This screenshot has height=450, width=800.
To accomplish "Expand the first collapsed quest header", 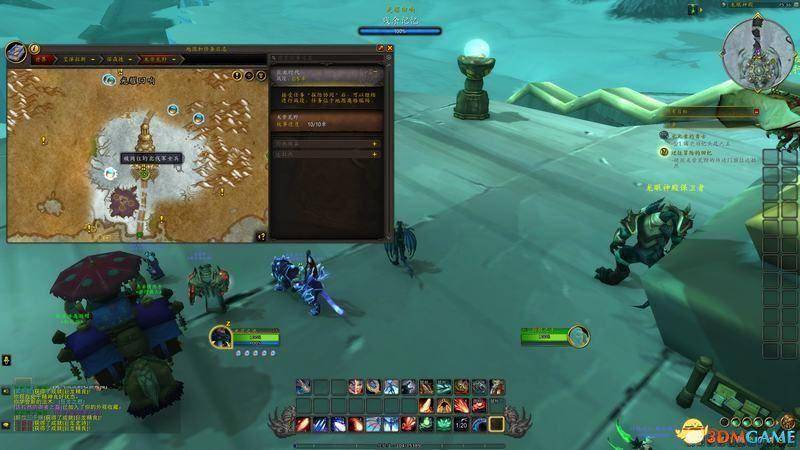I will pos(325,143).
